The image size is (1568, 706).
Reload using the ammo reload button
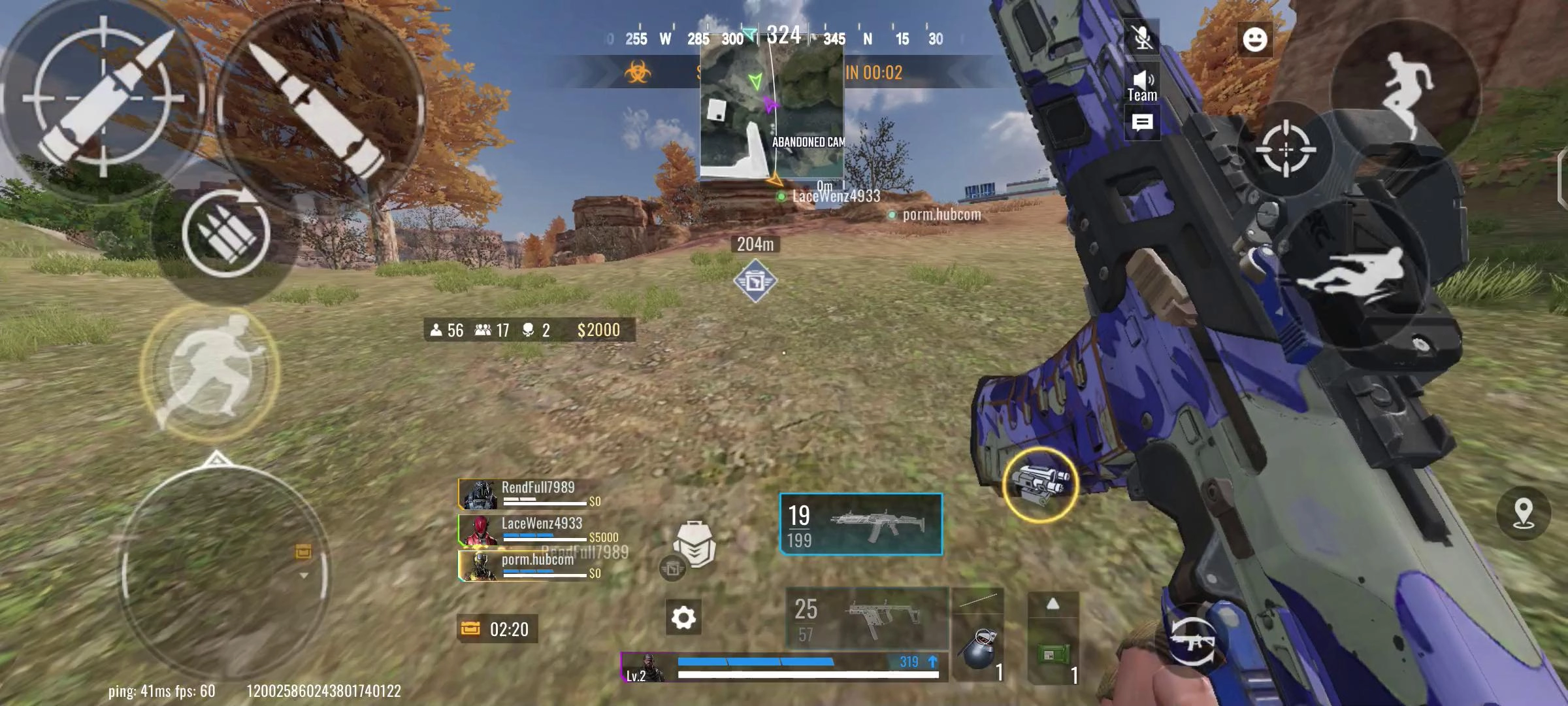pyautogui.click(x=225, y=233)
